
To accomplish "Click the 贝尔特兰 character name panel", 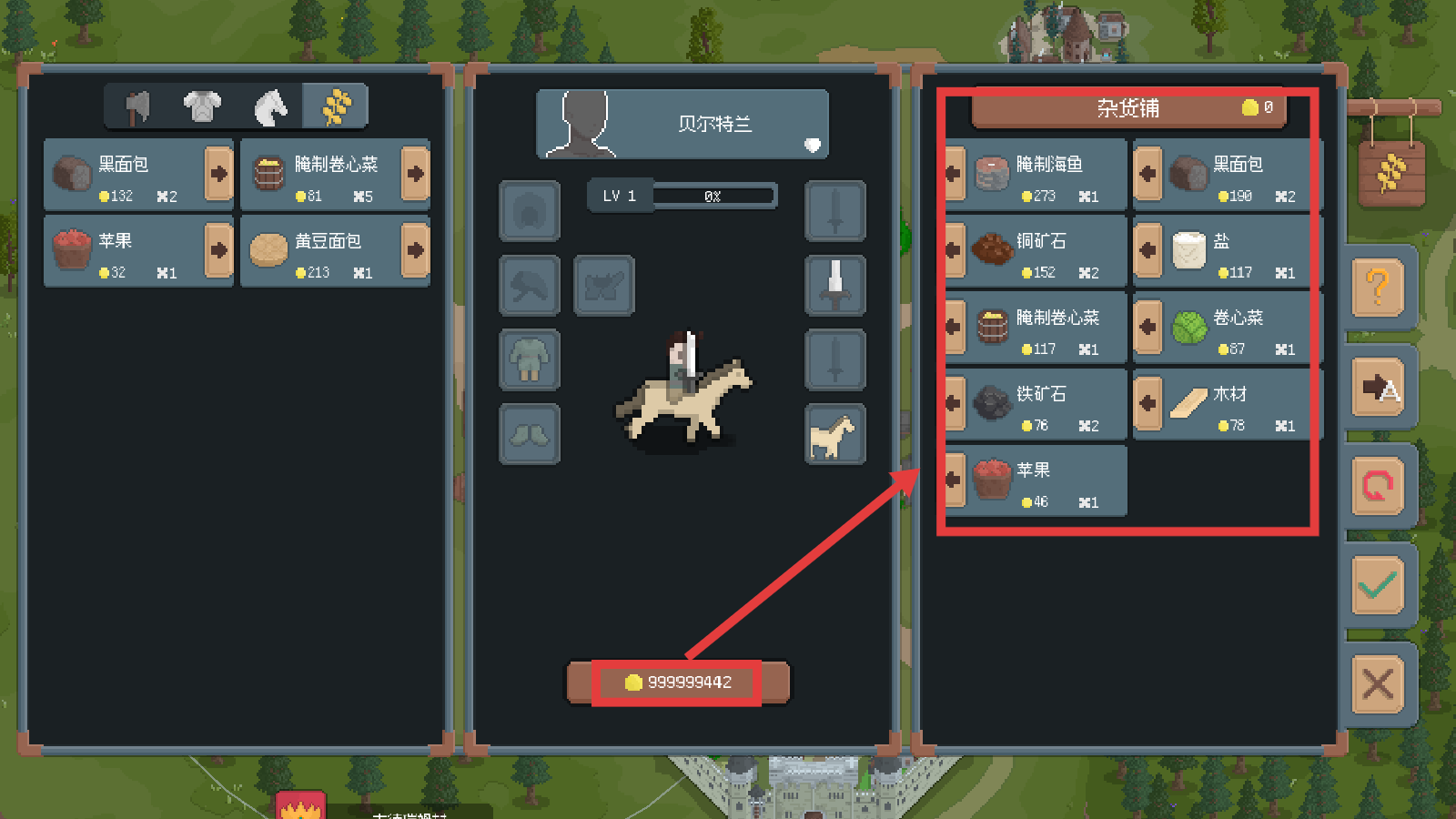I will (x=682, y=124).
